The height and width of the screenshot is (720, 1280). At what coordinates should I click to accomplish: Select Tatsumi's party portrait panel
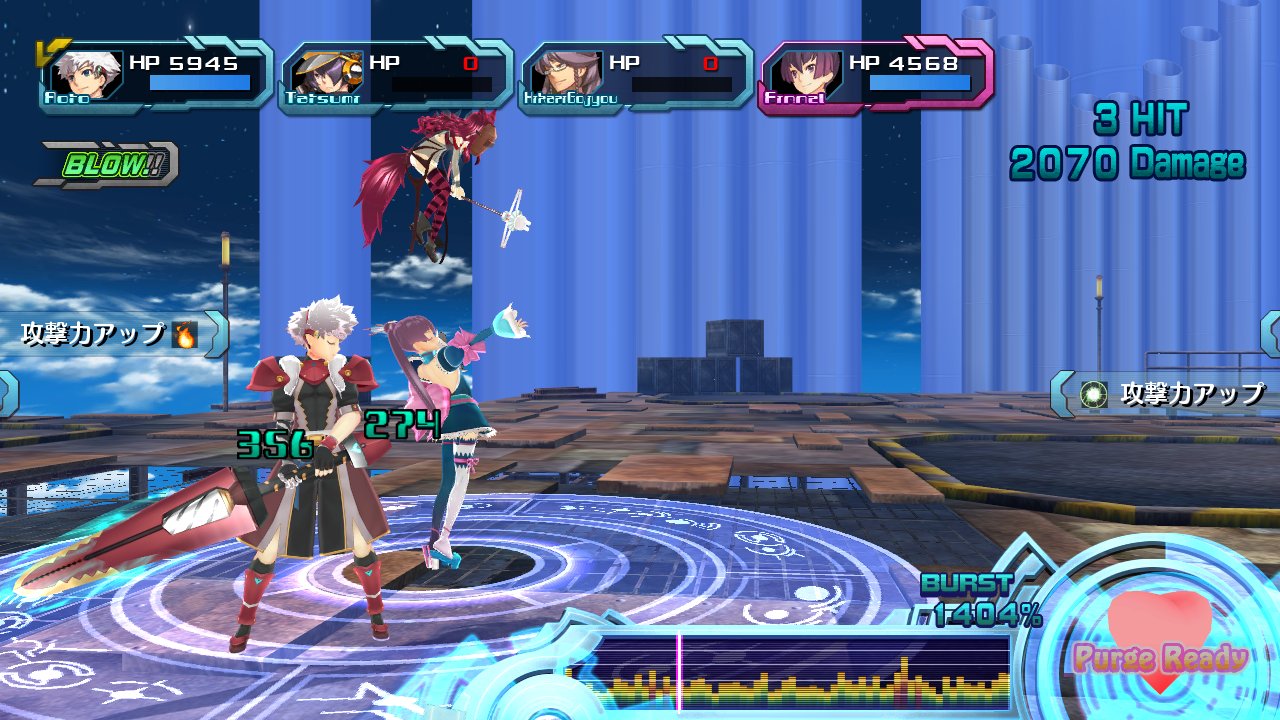tap(396, 74)
